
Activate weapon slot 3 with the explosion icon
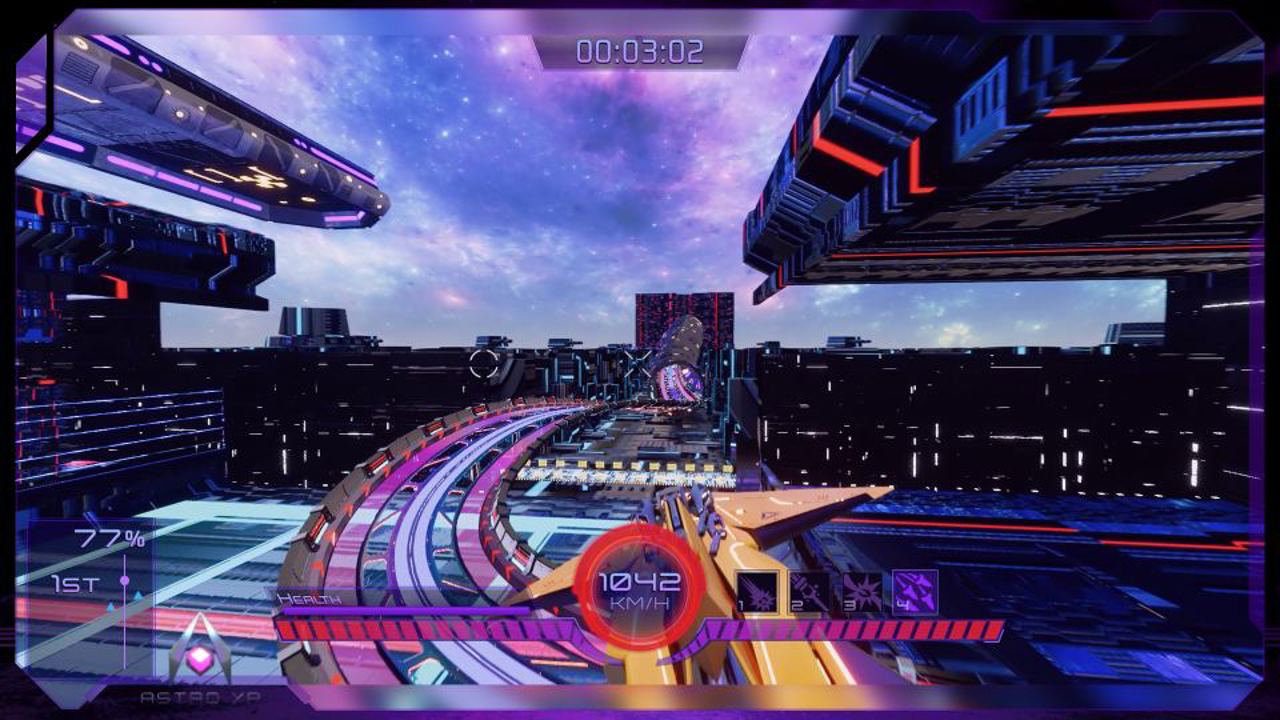[862, 591]
